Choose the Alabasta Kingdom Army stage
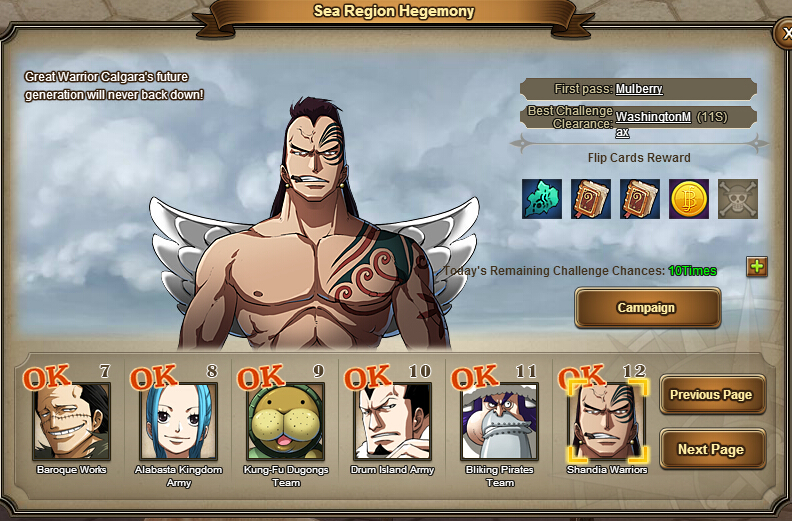This screenshot has width=792, height=521. pos(179,421)
